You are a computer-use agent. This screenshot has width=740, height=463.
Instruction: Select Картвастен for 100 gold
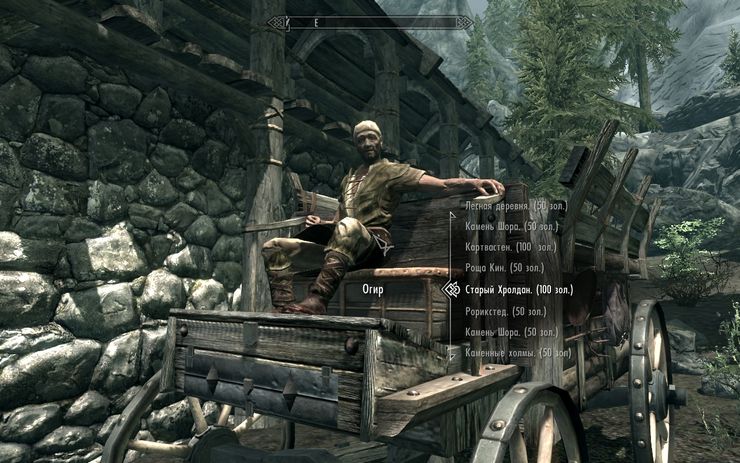(x=509, y=247)
